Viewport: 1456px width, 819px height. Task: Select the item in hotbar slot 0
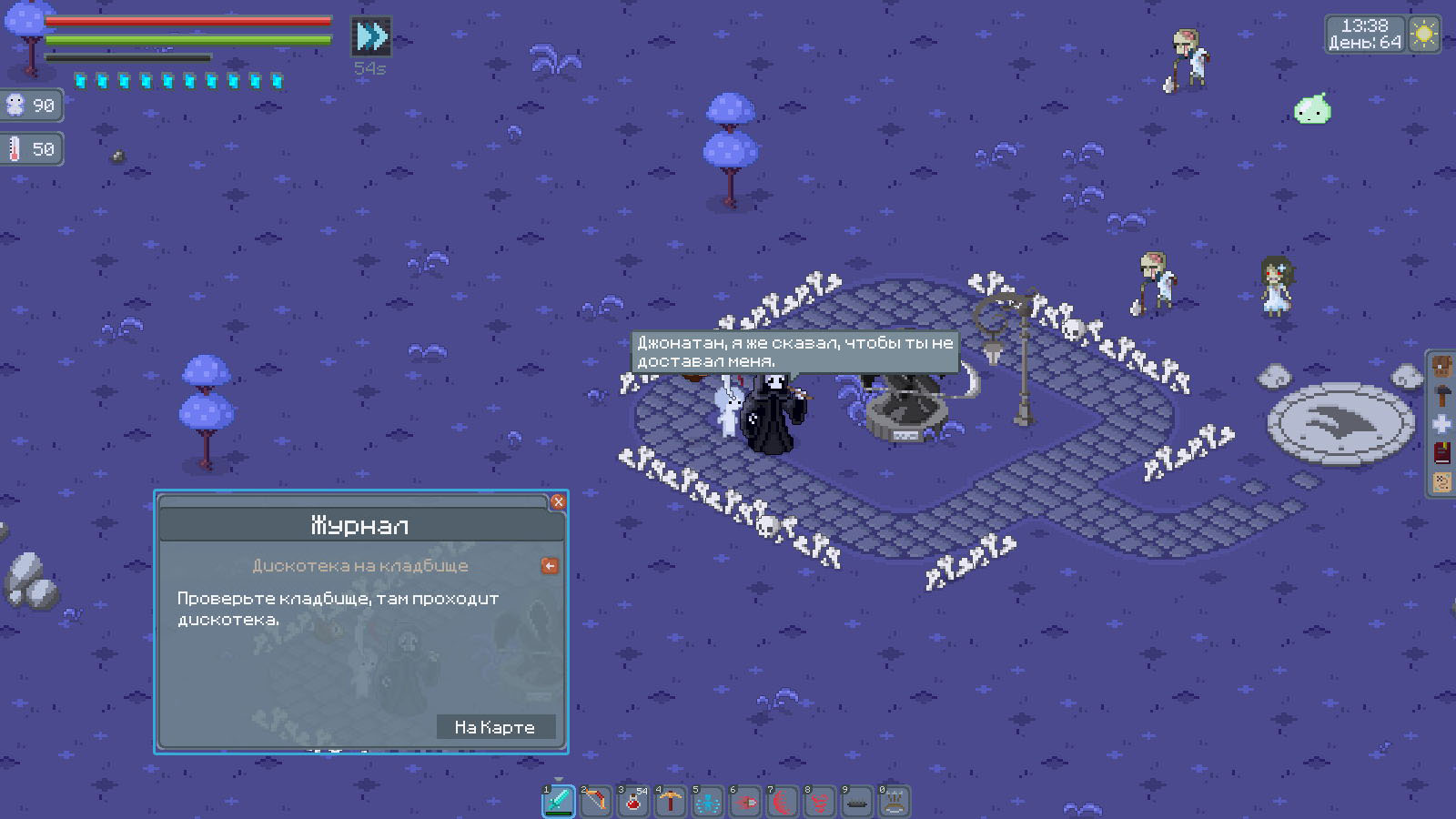[895, 801]
